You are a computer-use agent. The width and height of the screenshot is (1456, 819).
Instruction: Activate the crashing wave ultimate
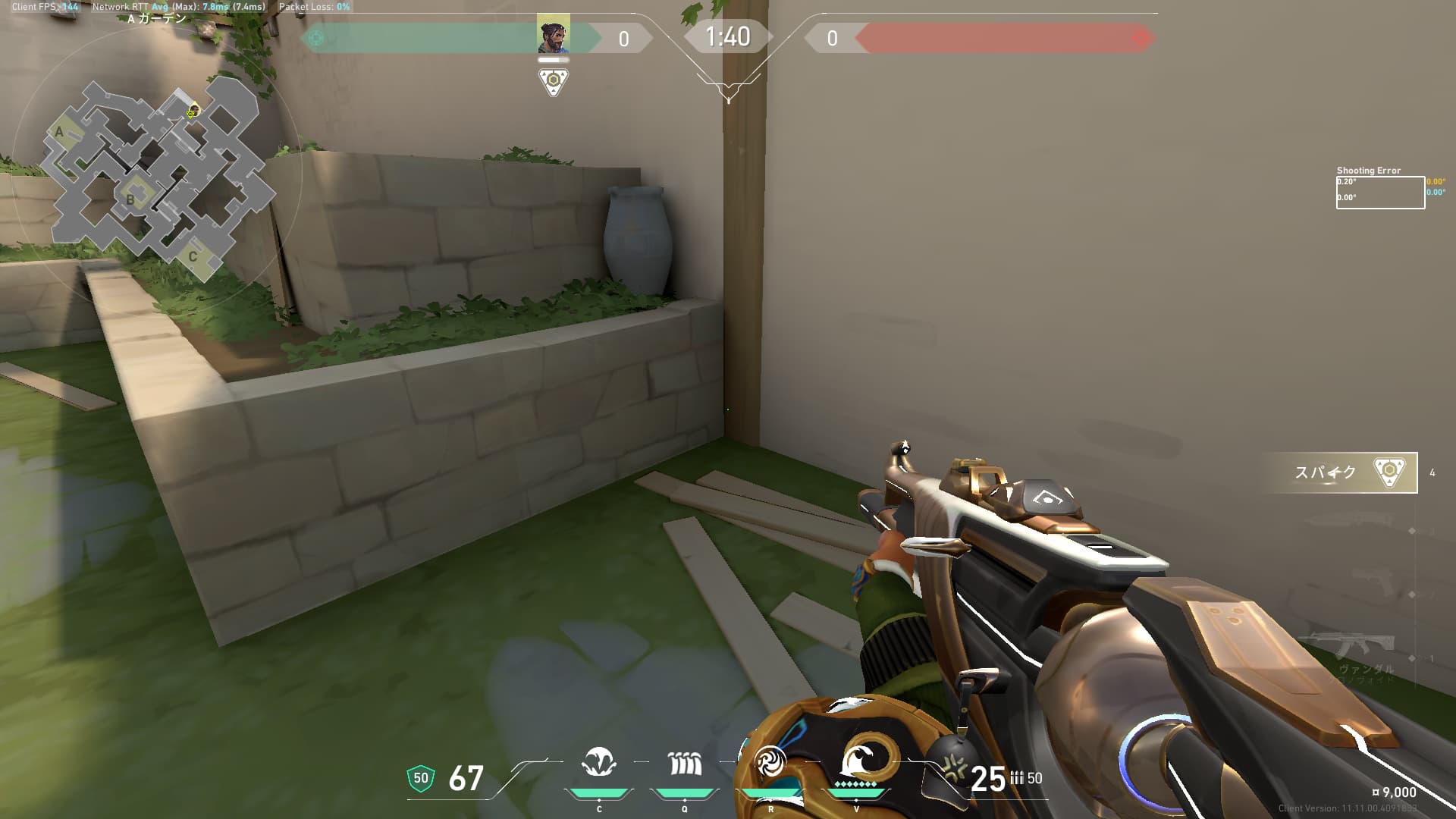[x=857, y=760]
